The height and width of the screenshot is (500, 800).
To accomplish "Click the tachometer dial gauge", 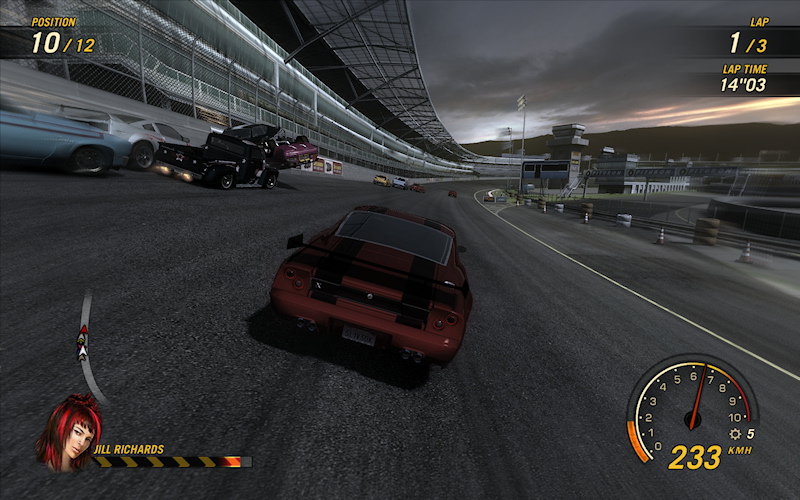I will 688,405.
